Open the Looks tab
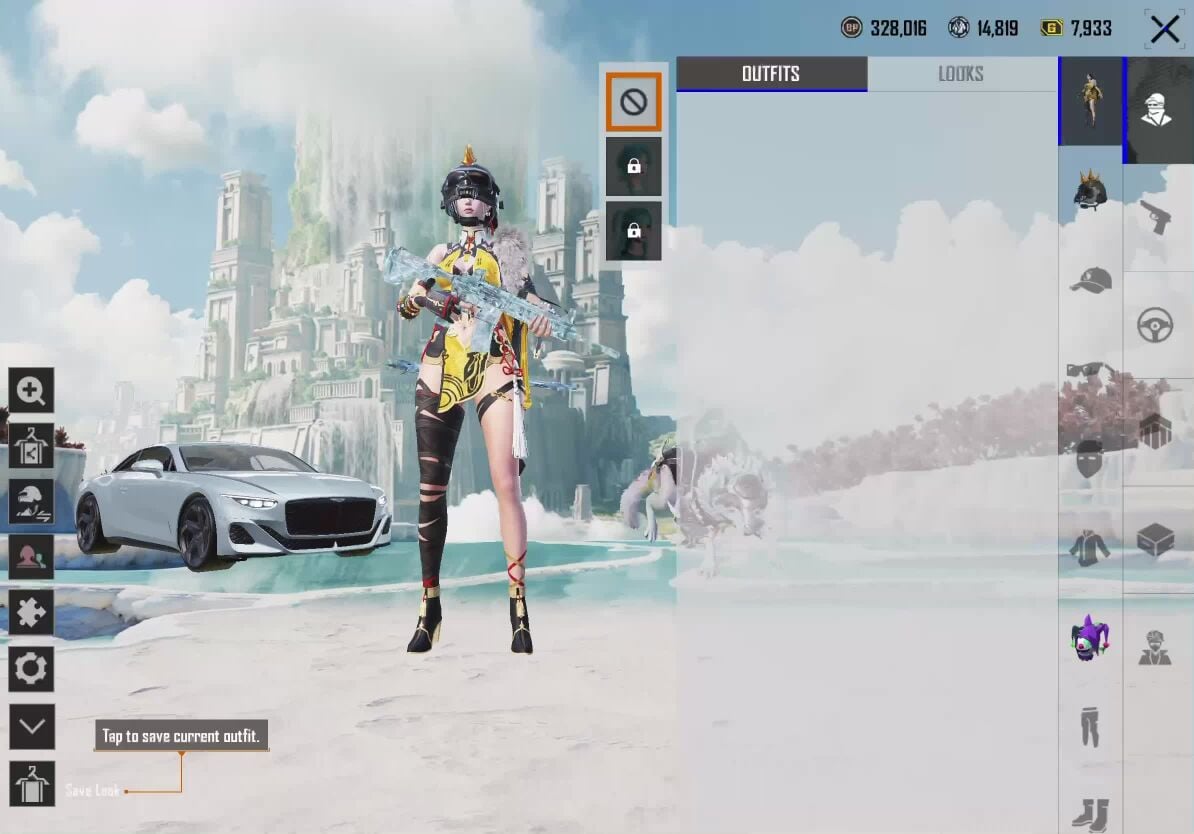The image size is (1194, 834). (x=960, y=74)
